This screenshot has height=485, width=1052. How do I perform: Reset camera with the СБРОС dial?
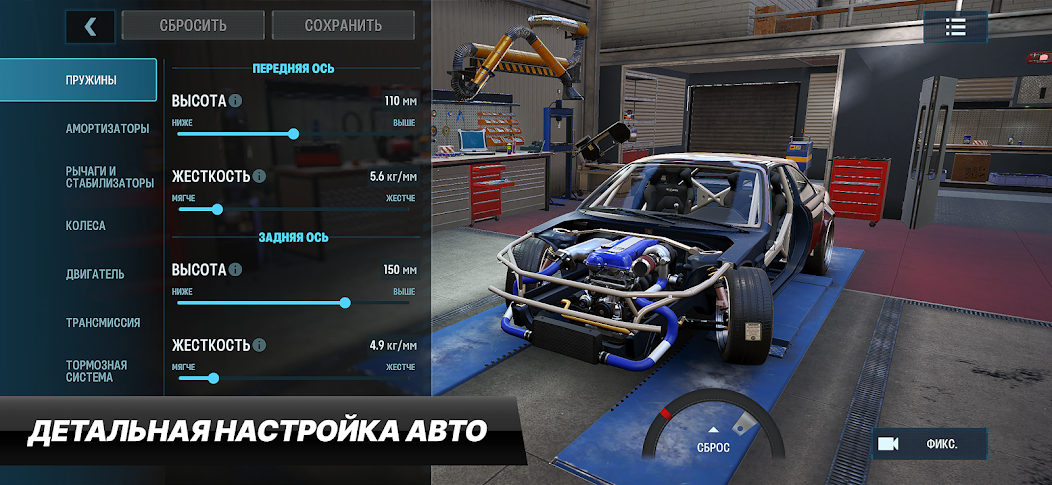point(713,441)
